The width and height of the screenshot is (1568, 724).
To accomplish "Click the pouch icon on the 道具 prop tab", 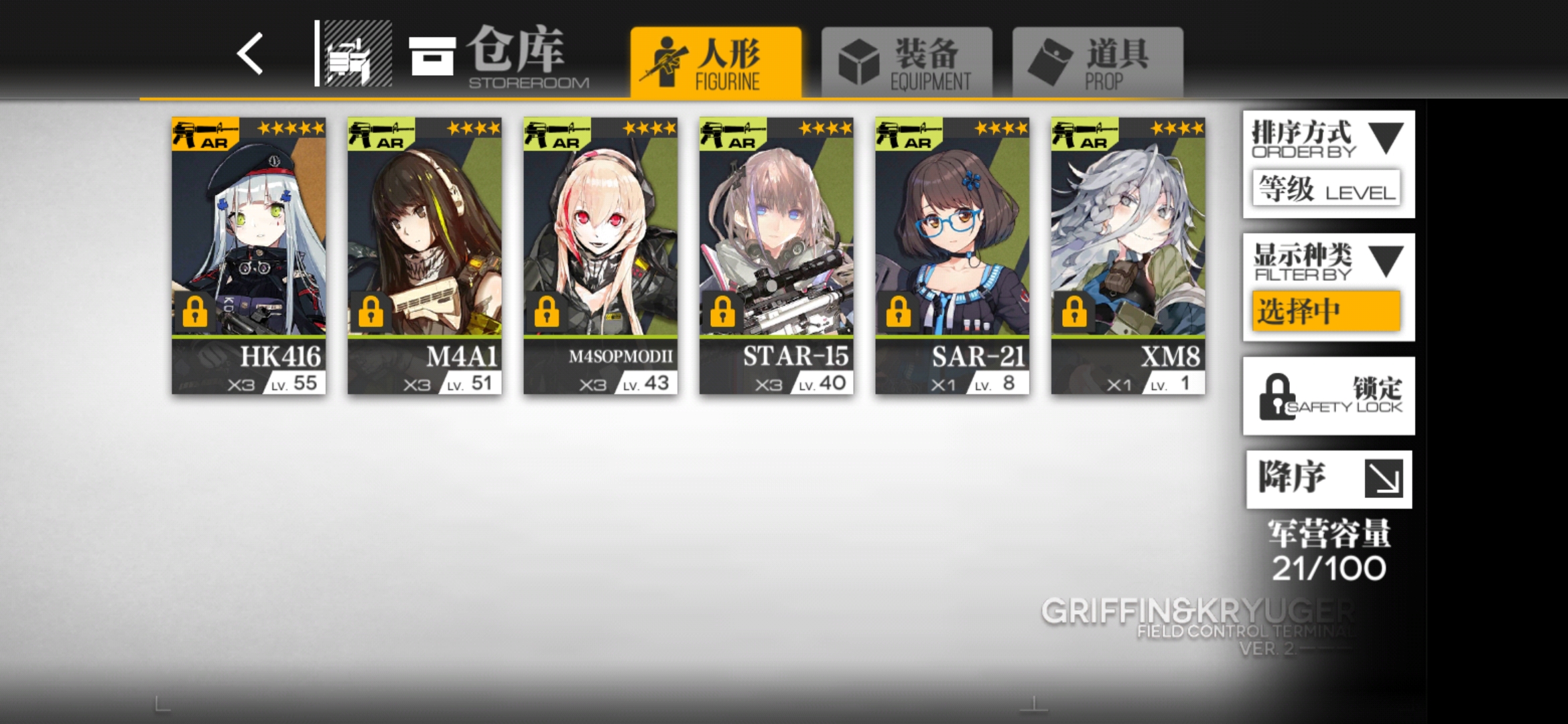I will (x=1048, y=59).
